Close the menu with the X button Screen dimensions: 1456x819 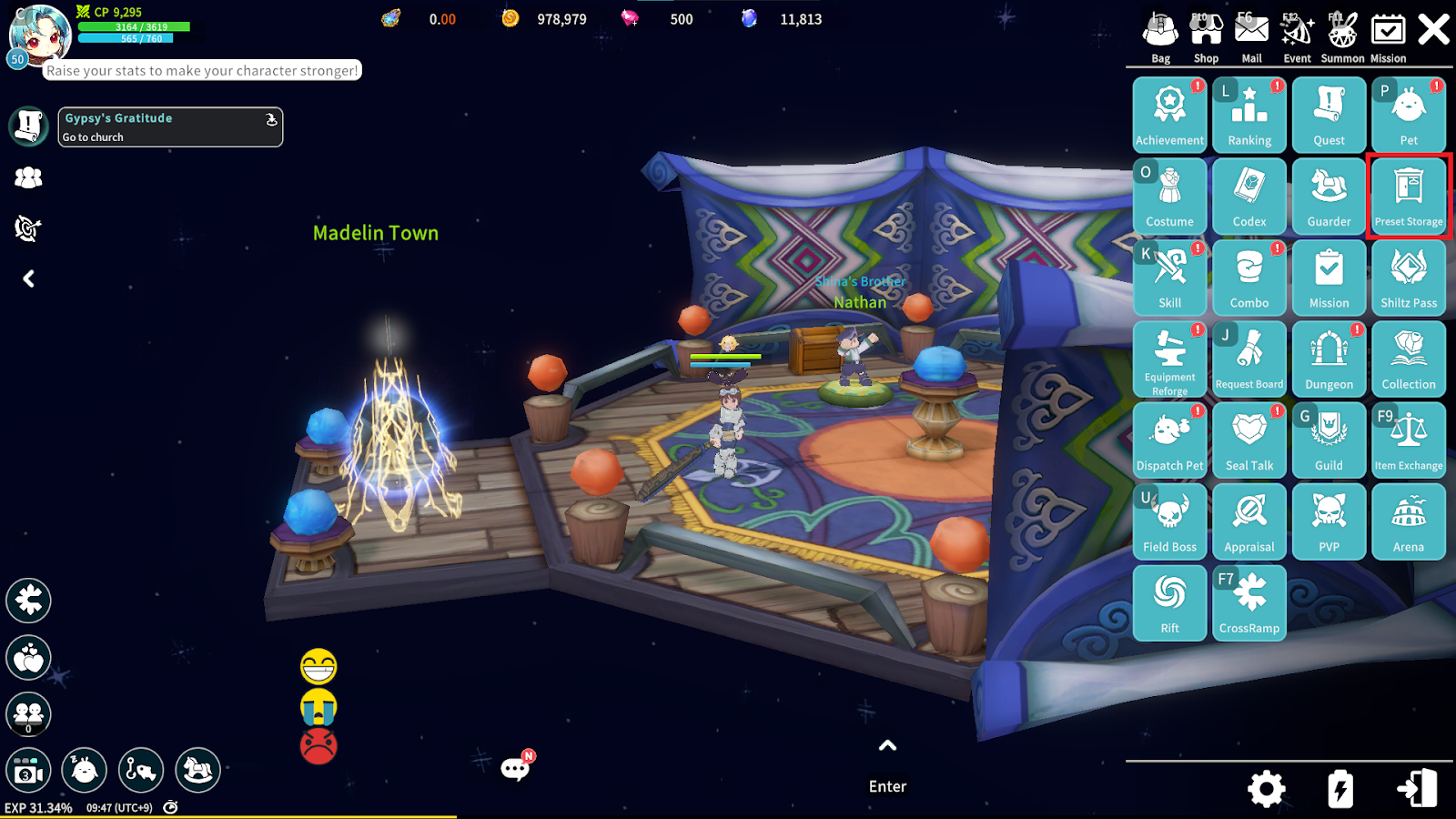(1433, 30)
